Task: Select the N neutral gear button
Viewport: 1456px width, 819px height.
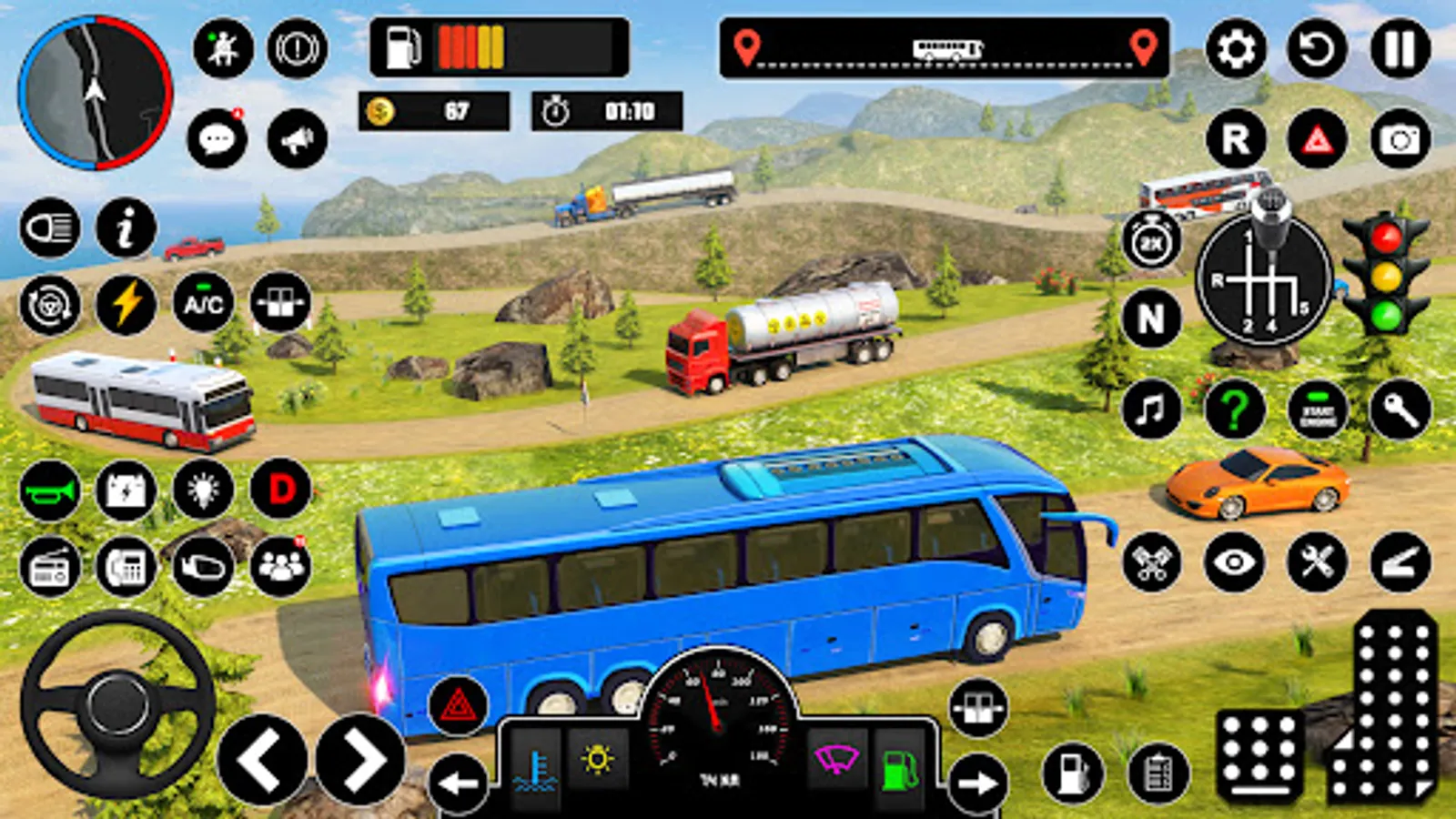Action: [1151, 318]
